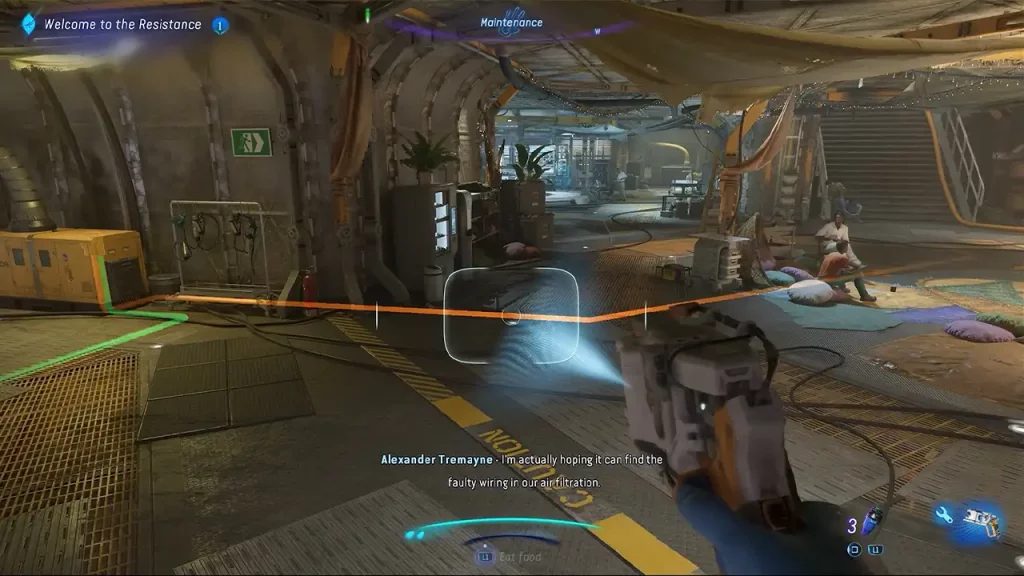Select the Maintenance compass marker
Viewport: 1024px width, 576px height.
[511, 24]
